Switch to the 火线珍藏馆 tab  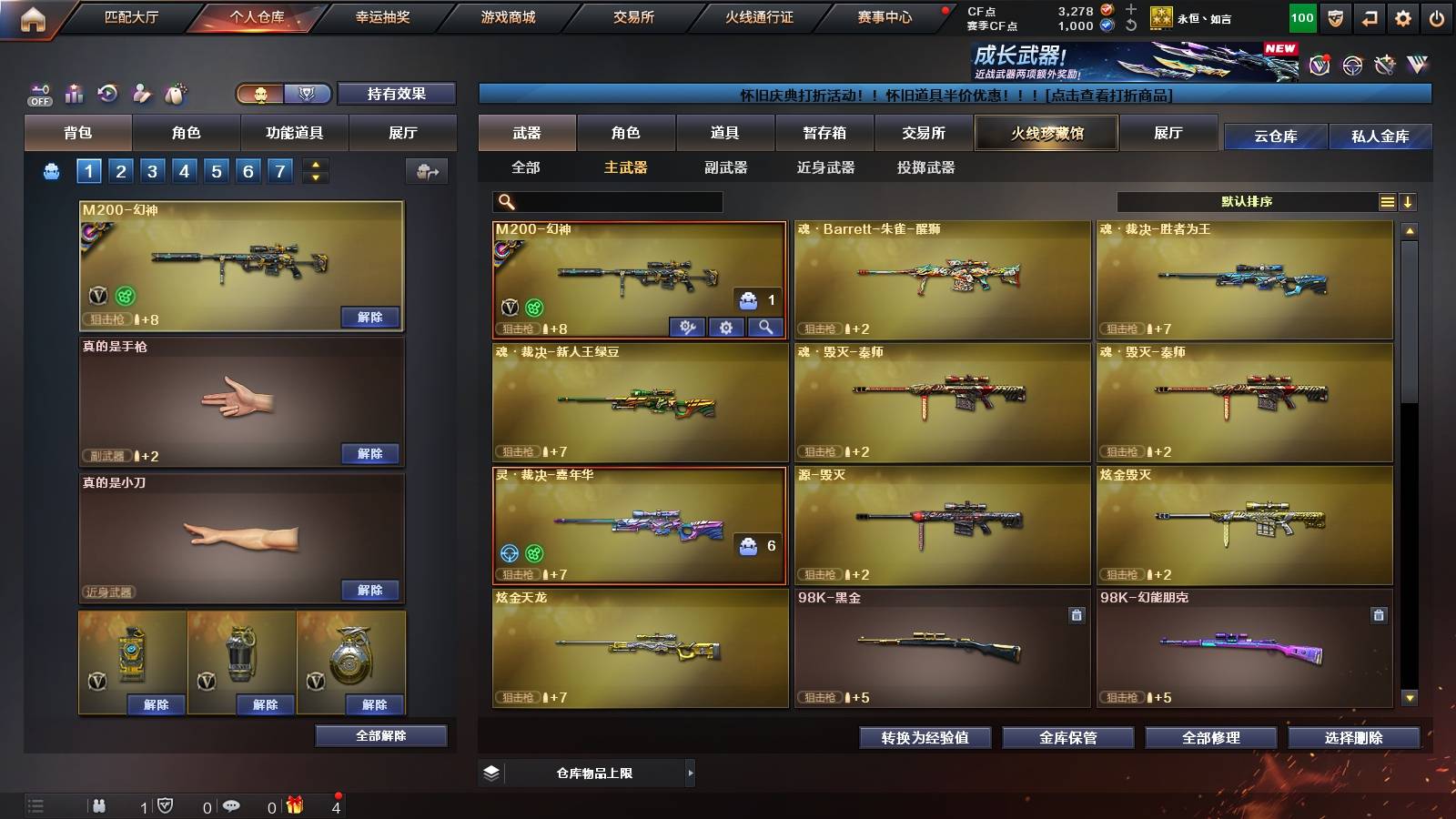click(x=1046, y=133)
